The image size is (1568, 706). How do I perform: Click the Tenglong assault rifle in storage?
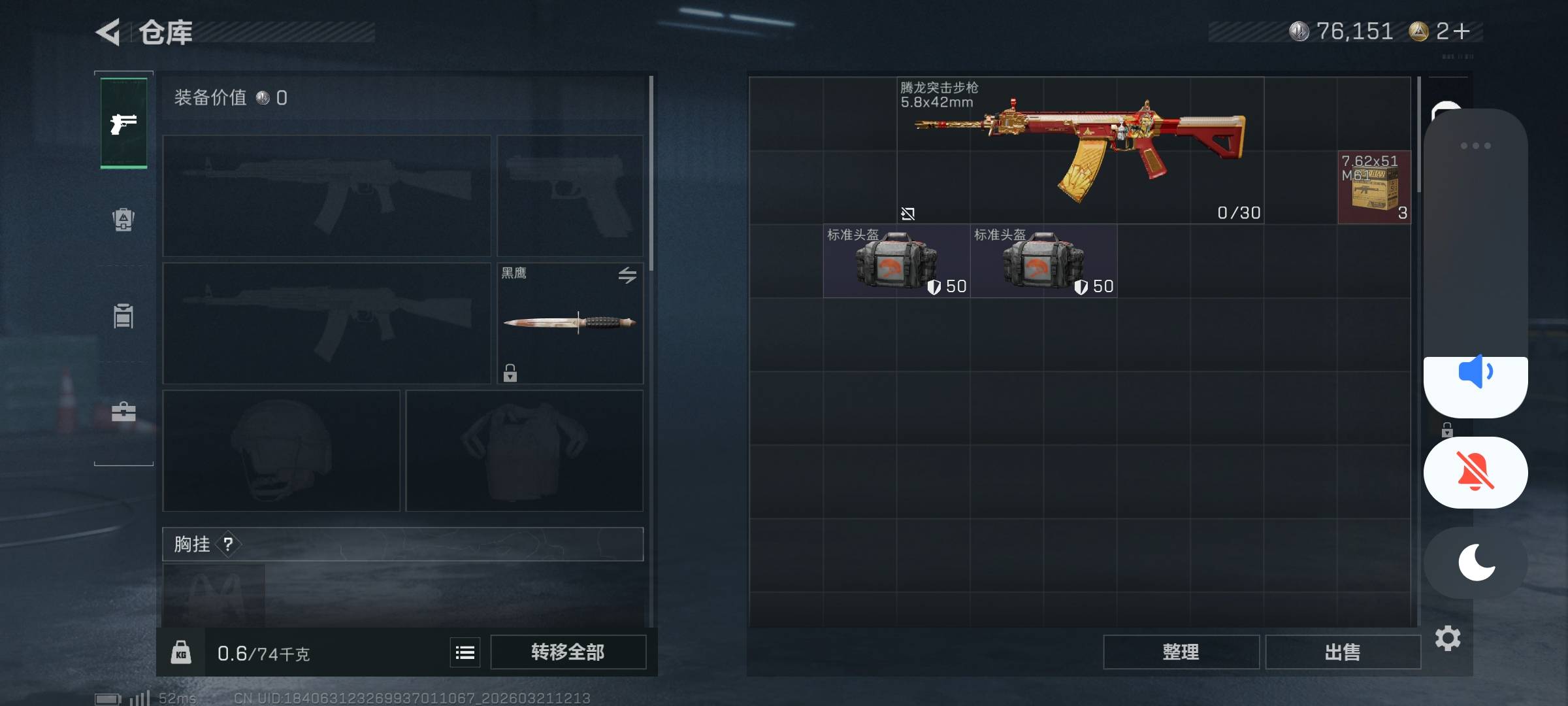coord(1081,150)
